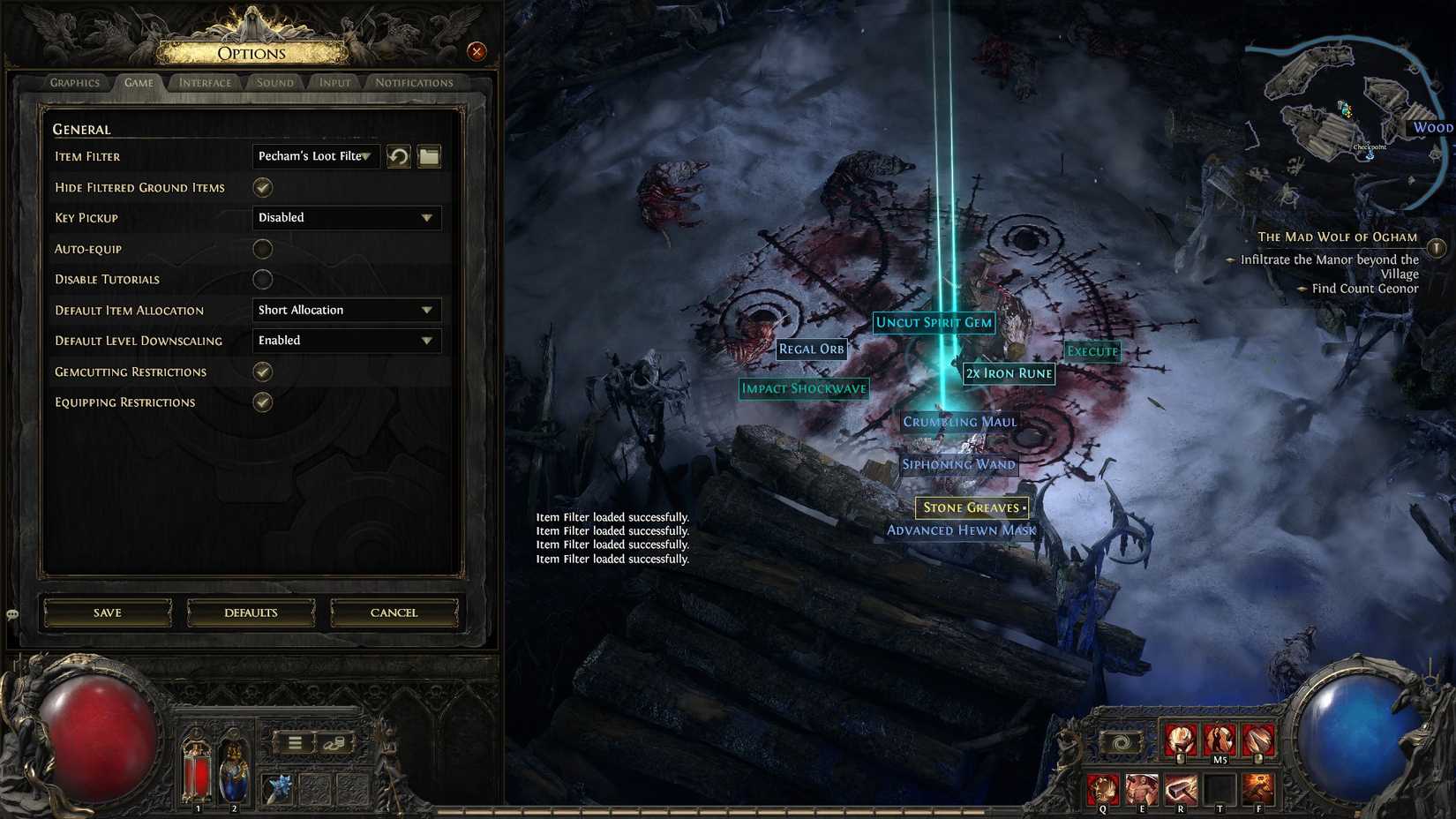Uncheck Gemcutting Restrictions
The height and width of the screenshot is (819, 1456).
(262, 372)
